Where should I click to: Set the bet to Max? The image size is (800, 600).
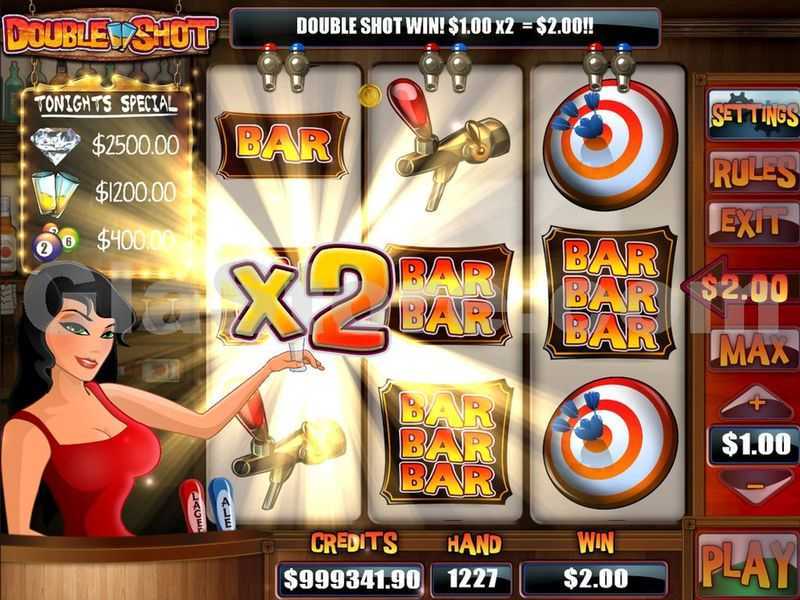coord(754,351)
